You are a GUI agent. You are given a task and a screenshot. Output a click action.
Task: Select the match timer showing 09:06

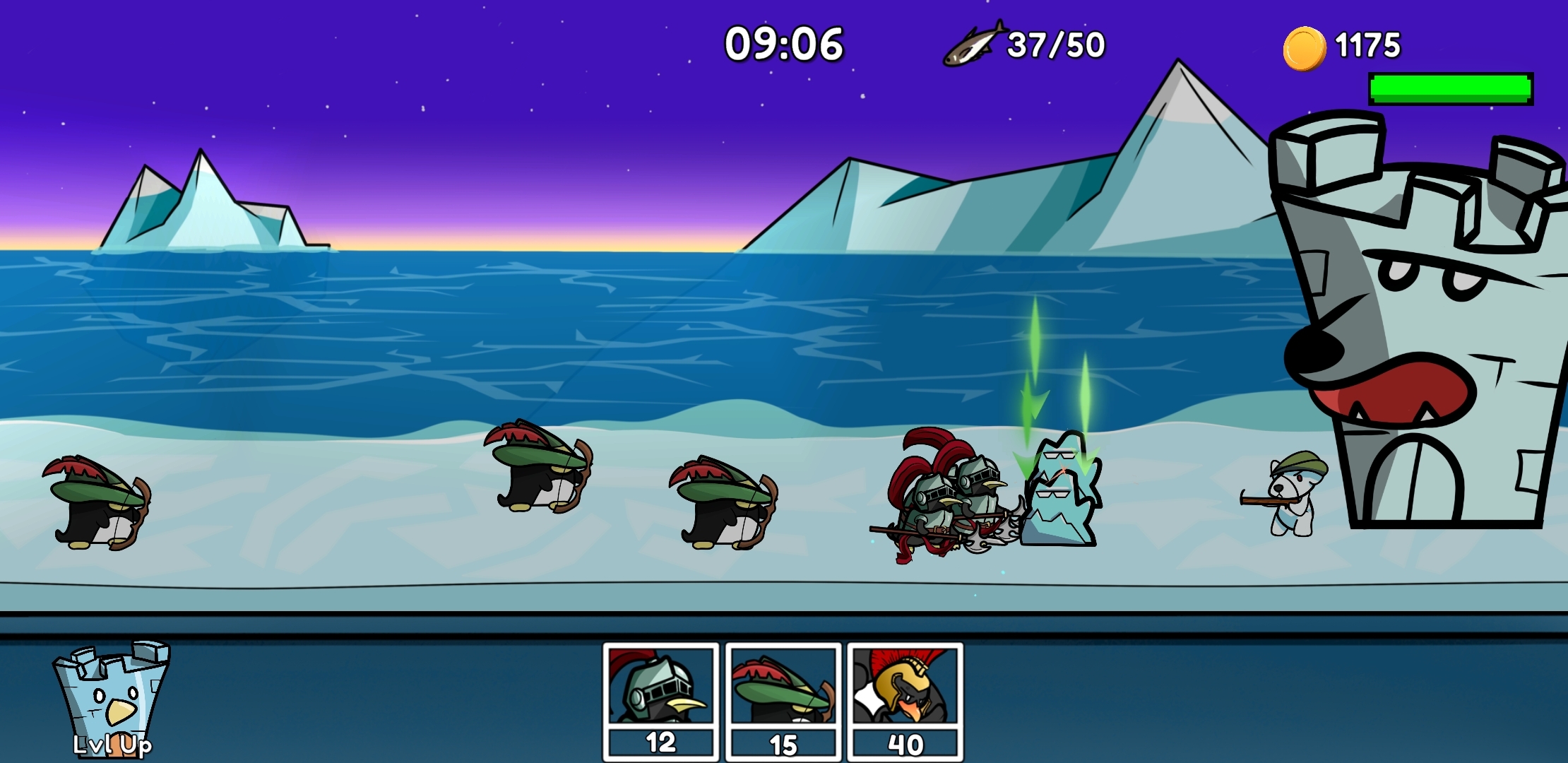tap(783, 44)
